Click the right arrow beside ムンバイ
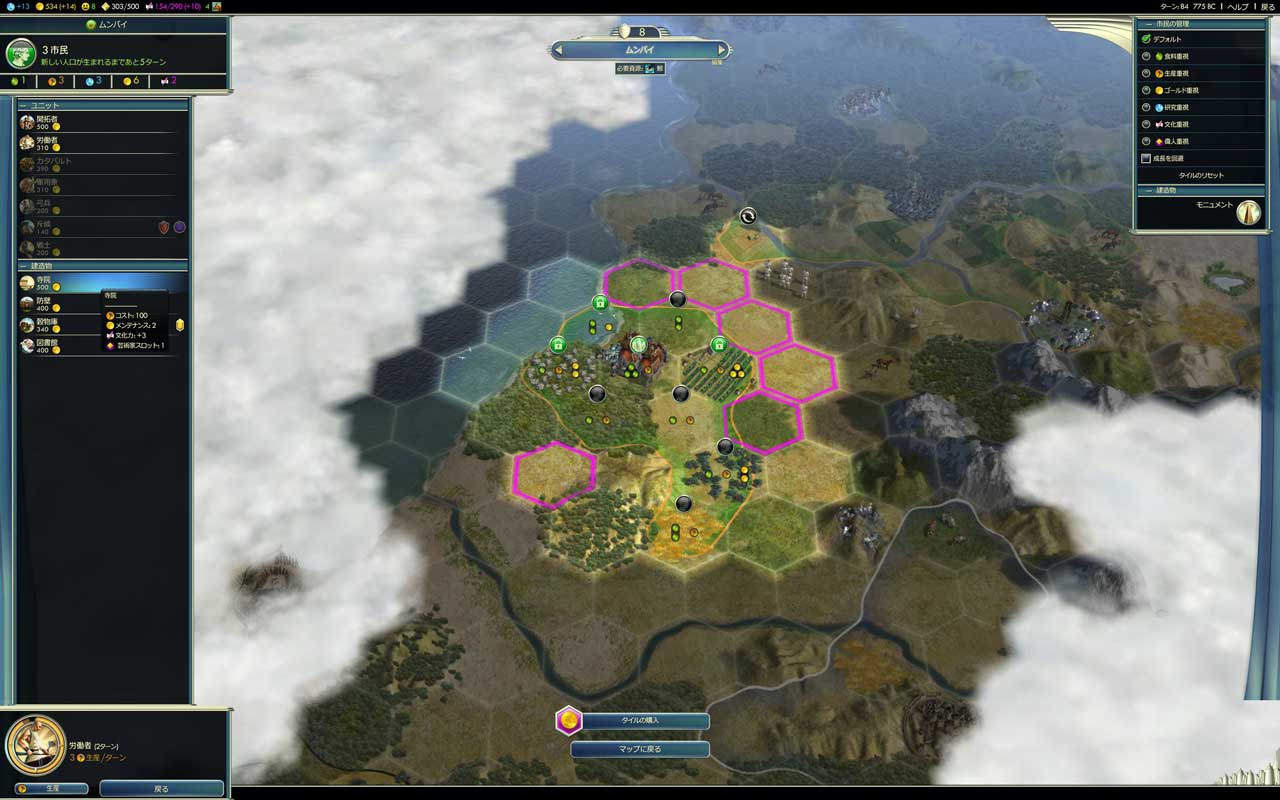 [x=722, y=47]
